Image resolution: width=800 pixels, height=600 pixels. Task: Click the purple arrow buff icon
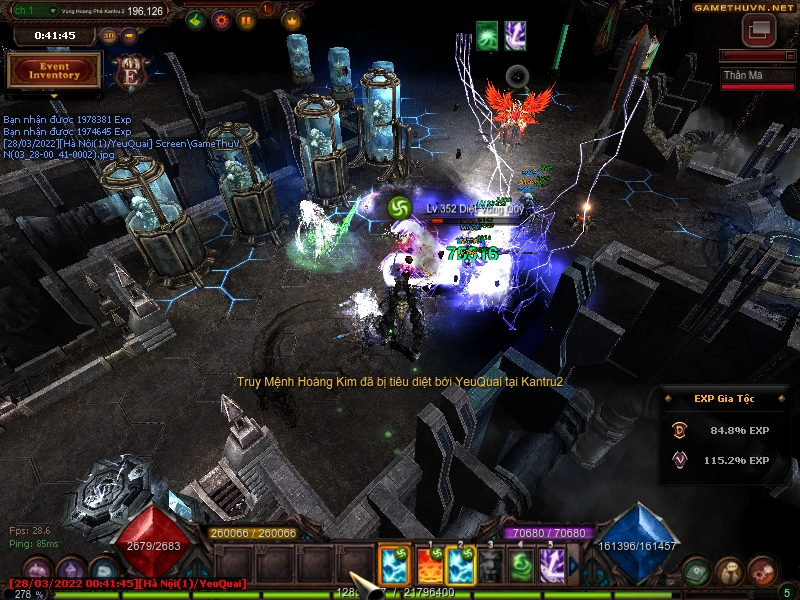(515, 34)
